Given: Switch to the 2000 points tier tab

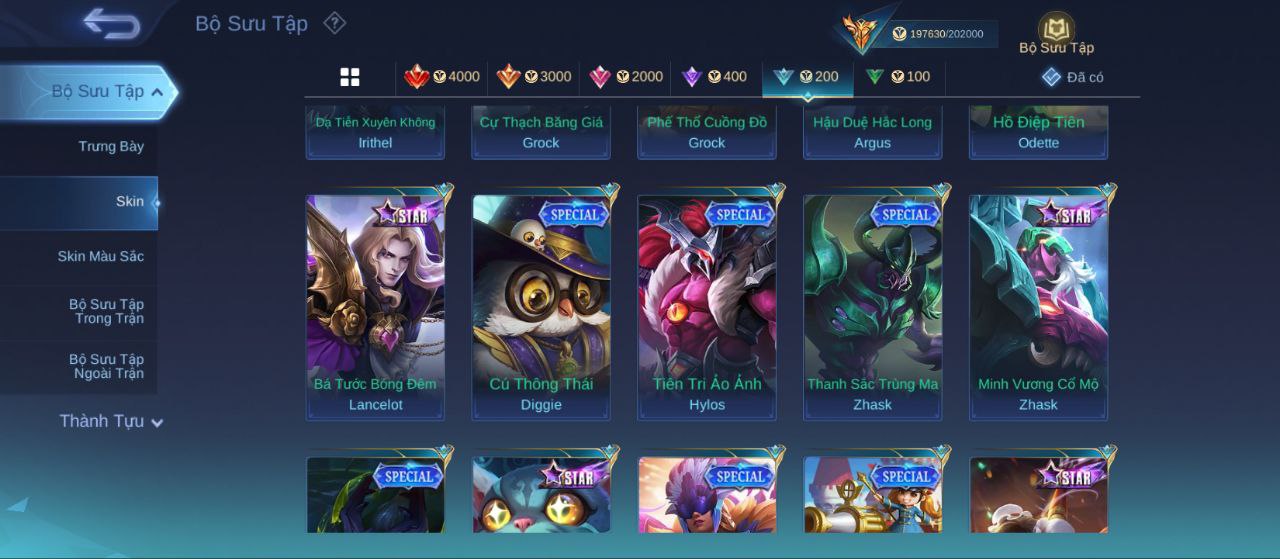Looking at the screenshot, I should coord(626,77).
